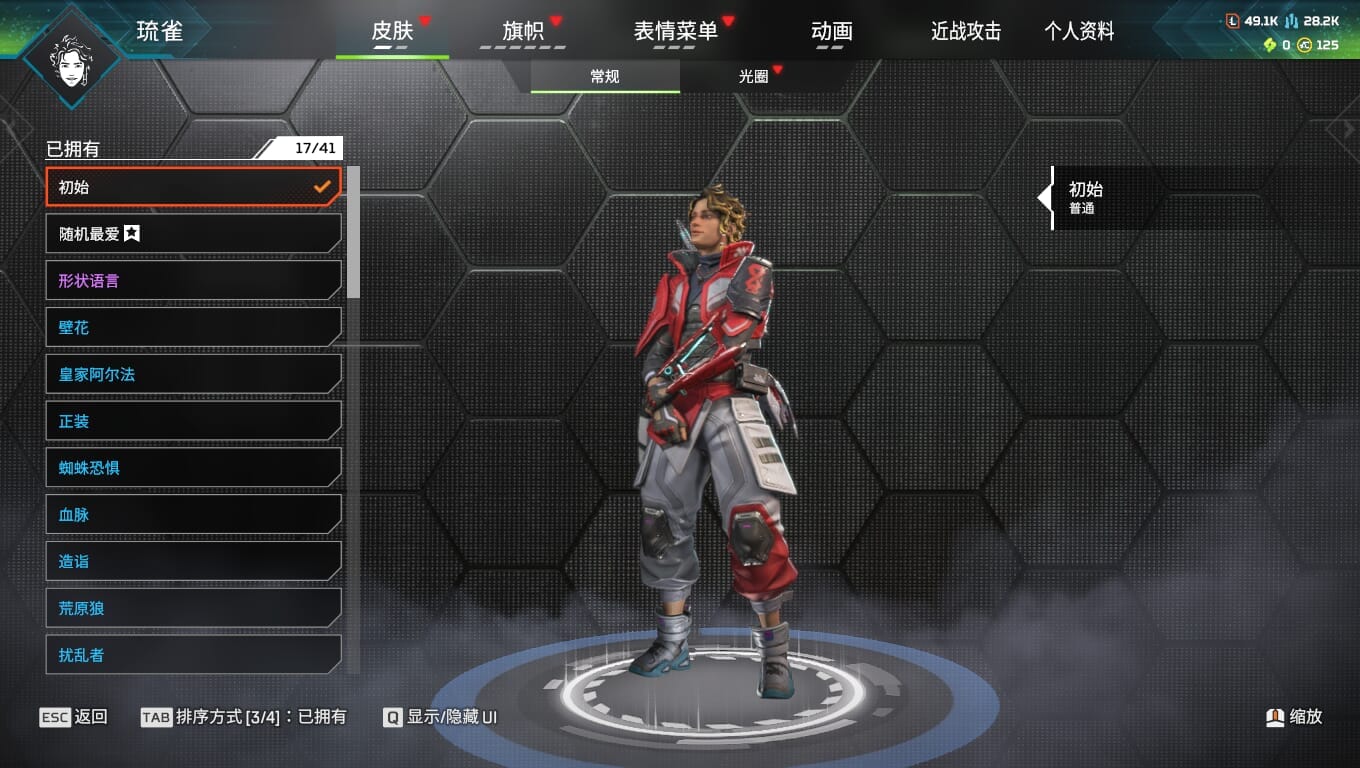1360x768 pixels.
Task: Select the 表情菜单 tab
Action: 676,31
